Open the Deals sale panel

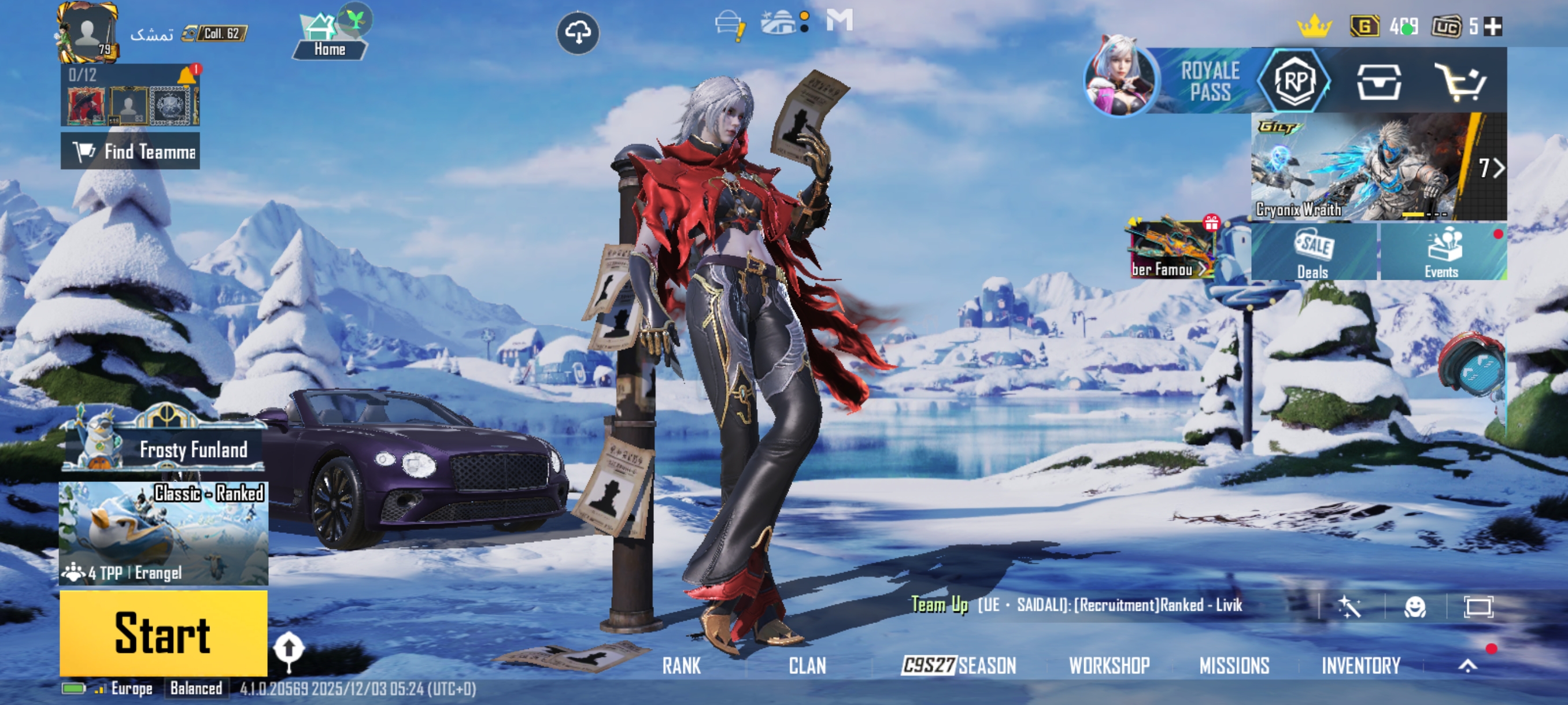(1314, 252)
